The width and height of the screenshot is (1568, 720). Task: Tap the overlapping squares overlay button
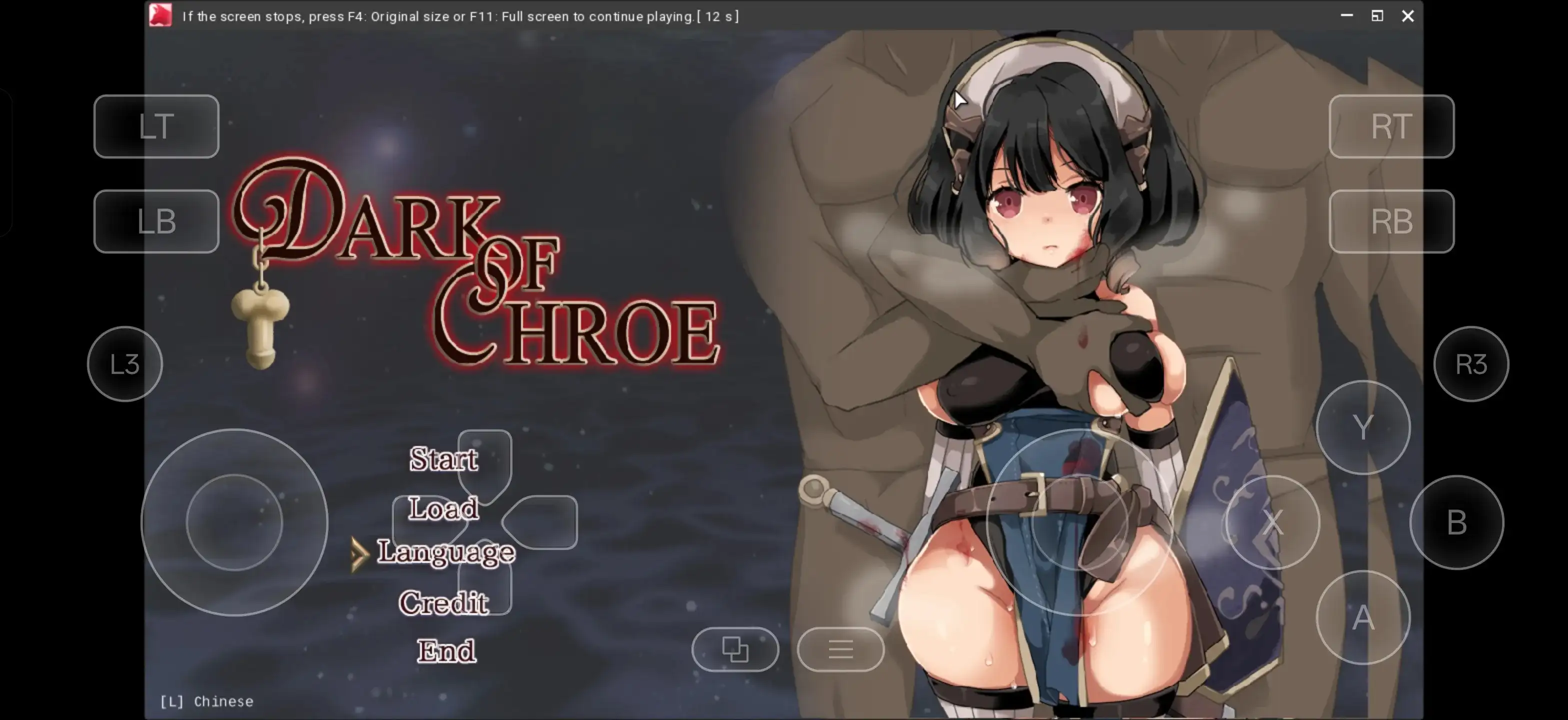[x=734, y=649]
